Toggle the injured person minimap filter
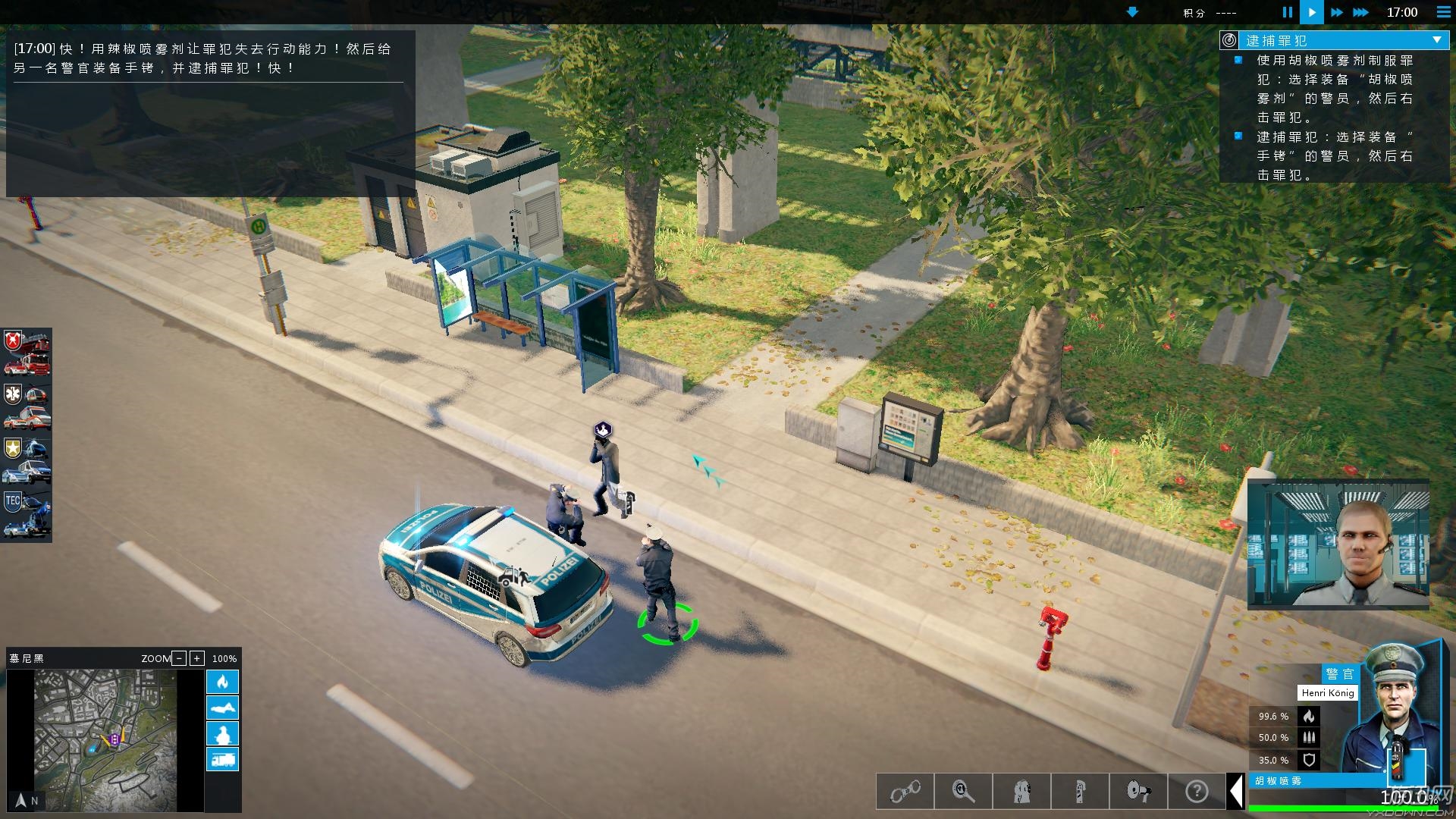Image resolution: width=1456 pixels, height=819 pixels. 222,708
